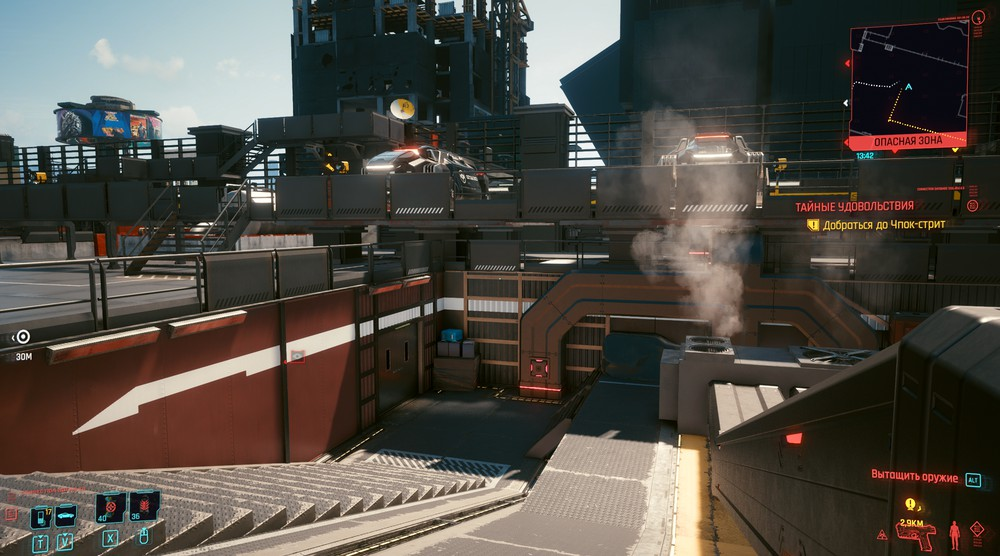Click the holstered pistol weapon icon
Image resolution: width=1000 pixels, height=556 pixels.
pos(915,535)
